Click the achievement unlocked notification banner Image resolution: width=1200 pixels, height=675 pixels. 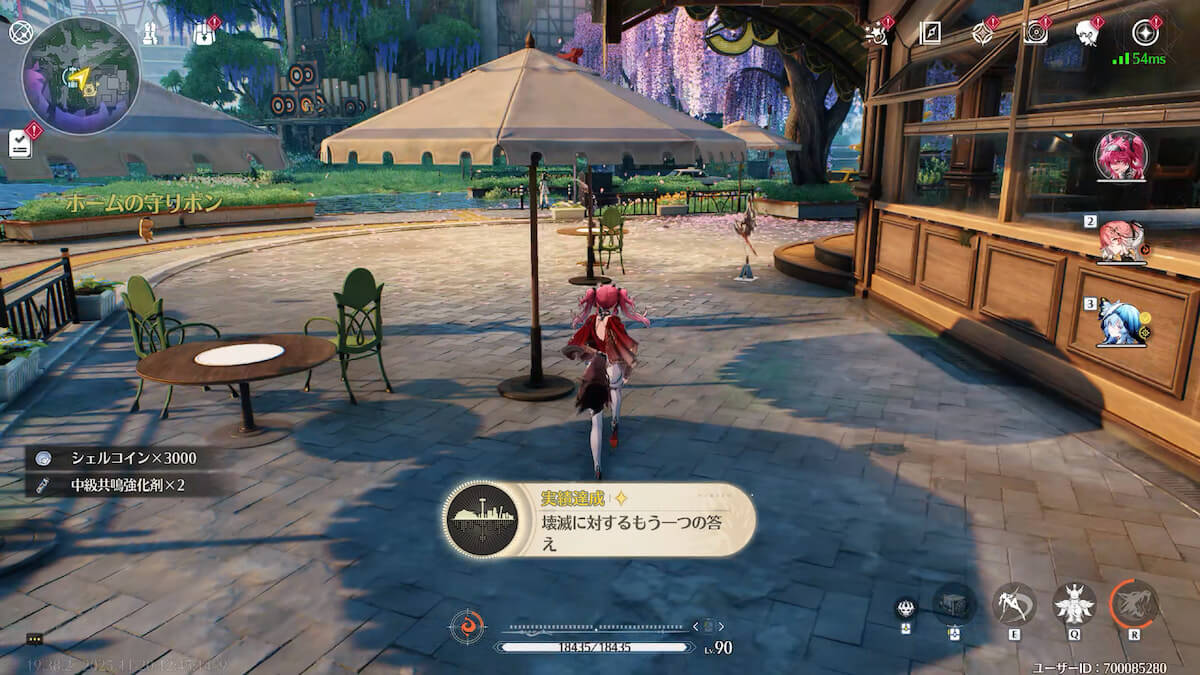(598, 520)
